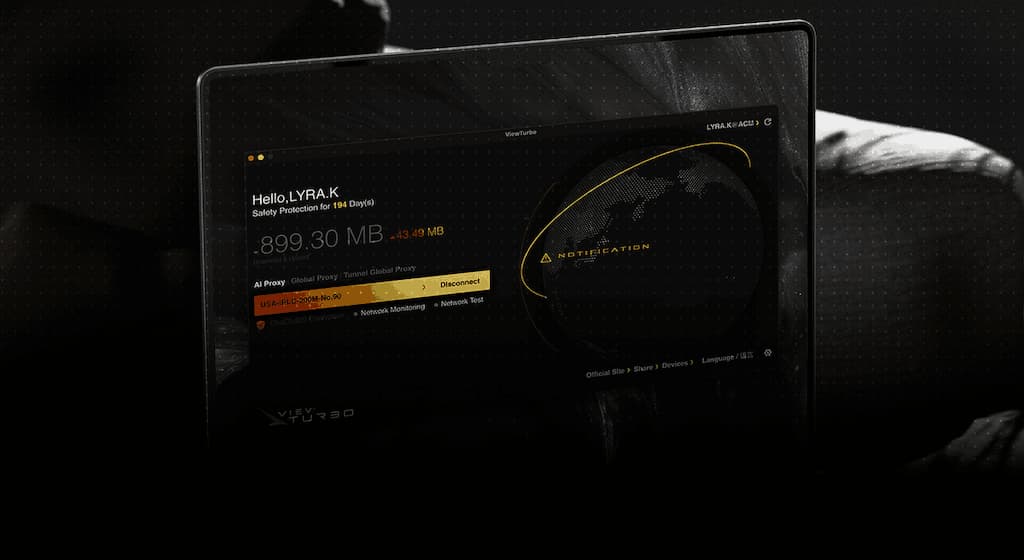The width and height of the screenshot is (1024, 560).
Task: Click the refresh icon beside the account
Action: click(x=768, y=123)
